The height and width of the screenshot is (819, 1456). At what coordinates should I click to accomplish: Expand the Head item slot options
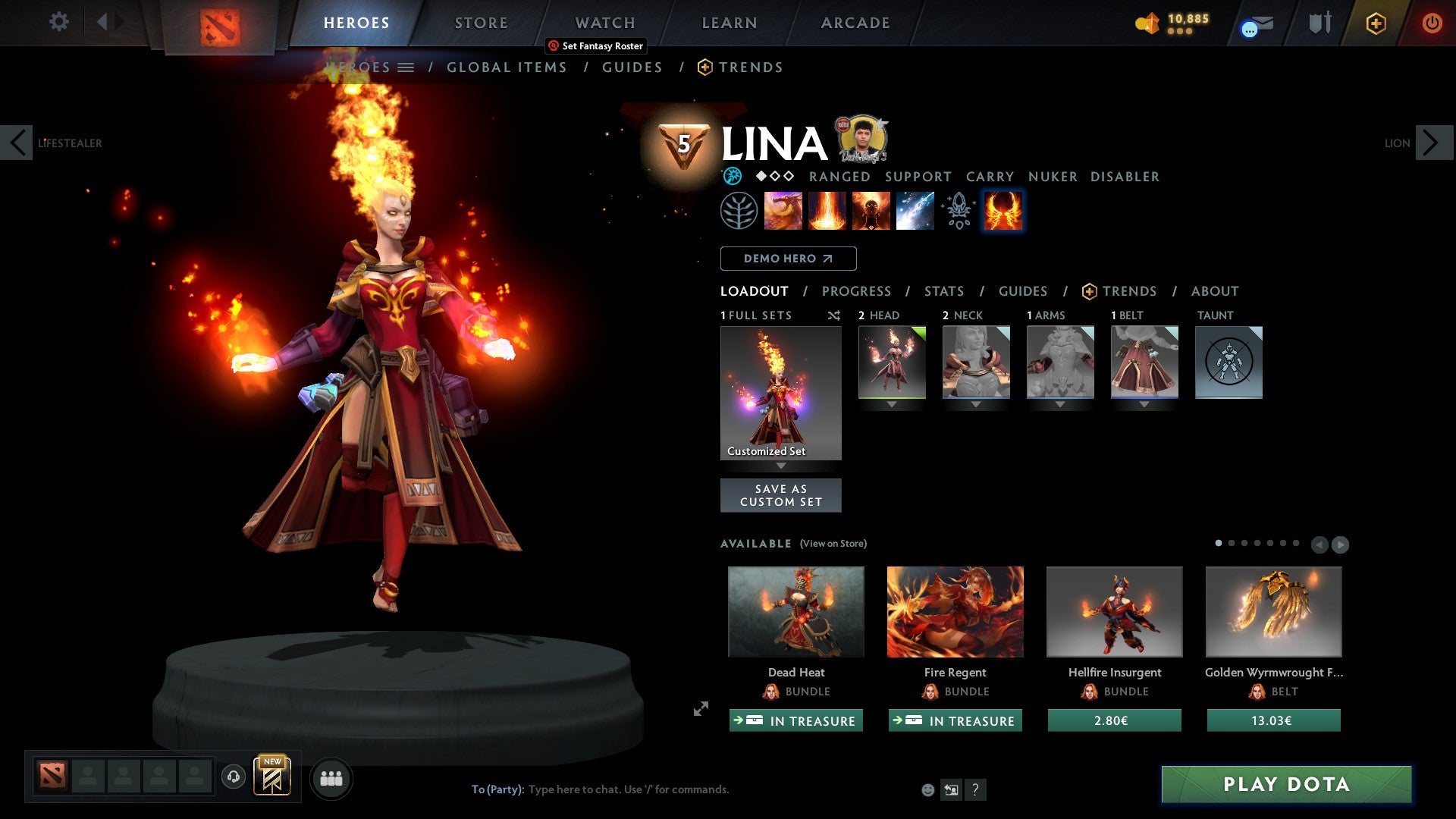coord(892,404)
